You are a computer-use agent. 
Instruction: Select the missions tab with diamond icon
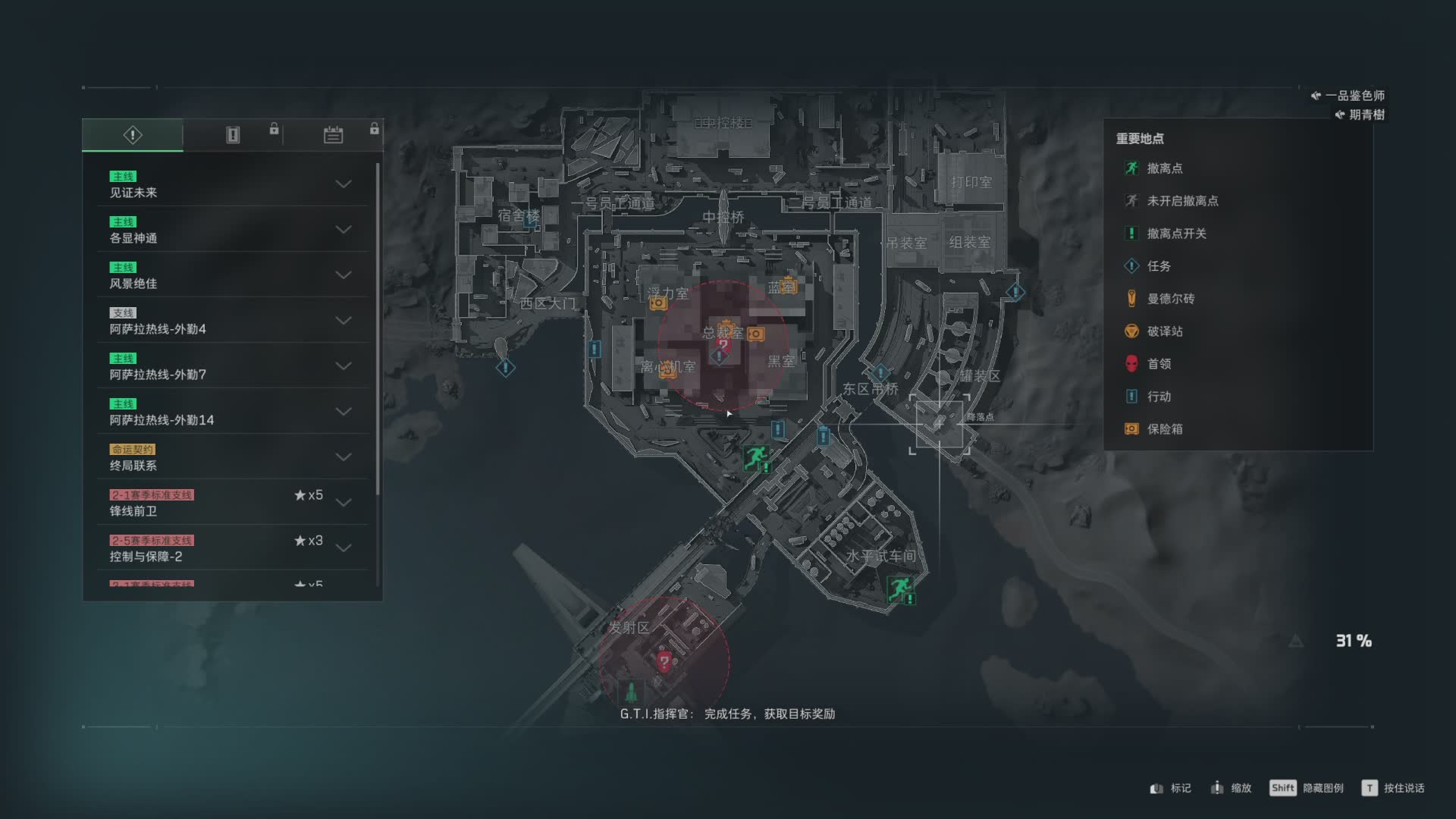click(133, 135)
